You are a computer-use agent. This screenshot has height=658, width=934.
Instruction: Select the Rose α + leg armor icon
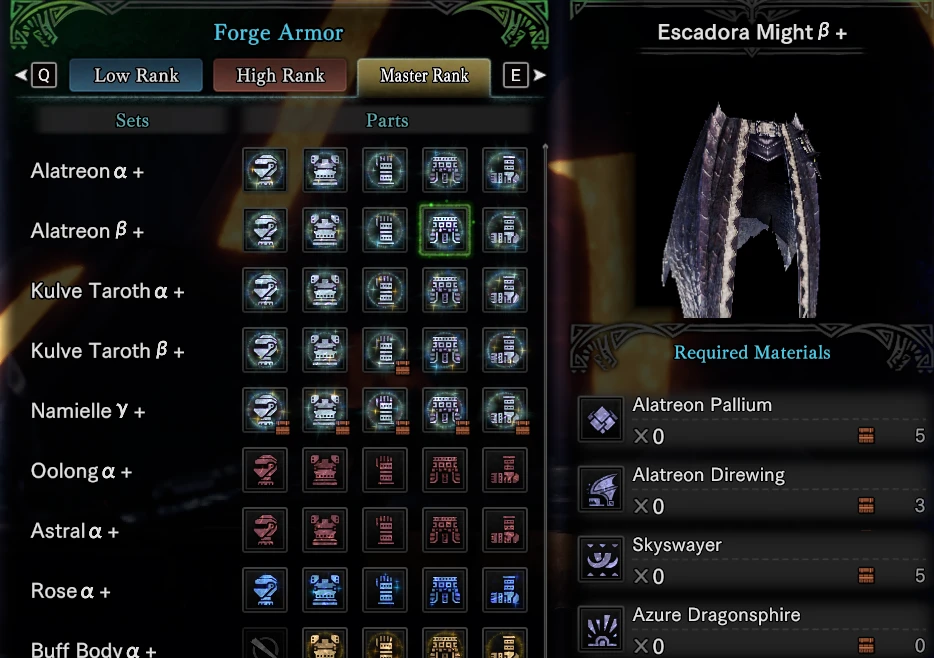point(505,591)
